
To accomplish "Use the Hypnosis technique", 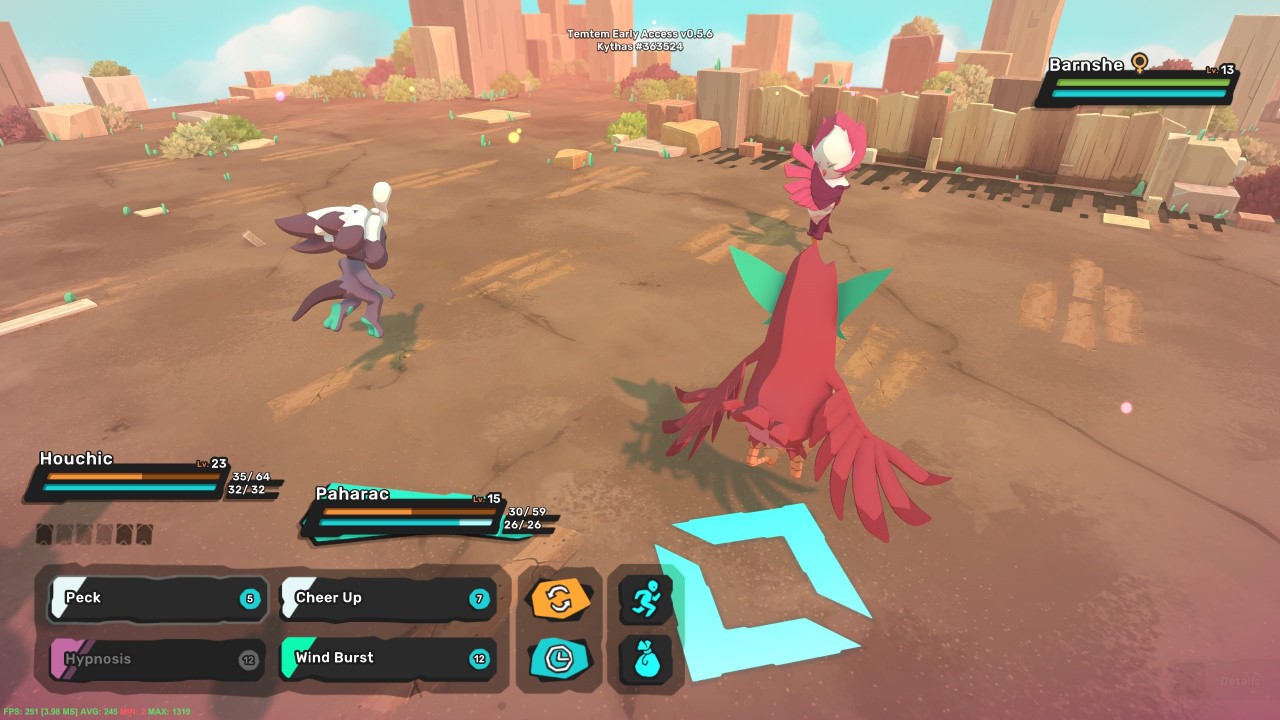I will coord(155,658).
